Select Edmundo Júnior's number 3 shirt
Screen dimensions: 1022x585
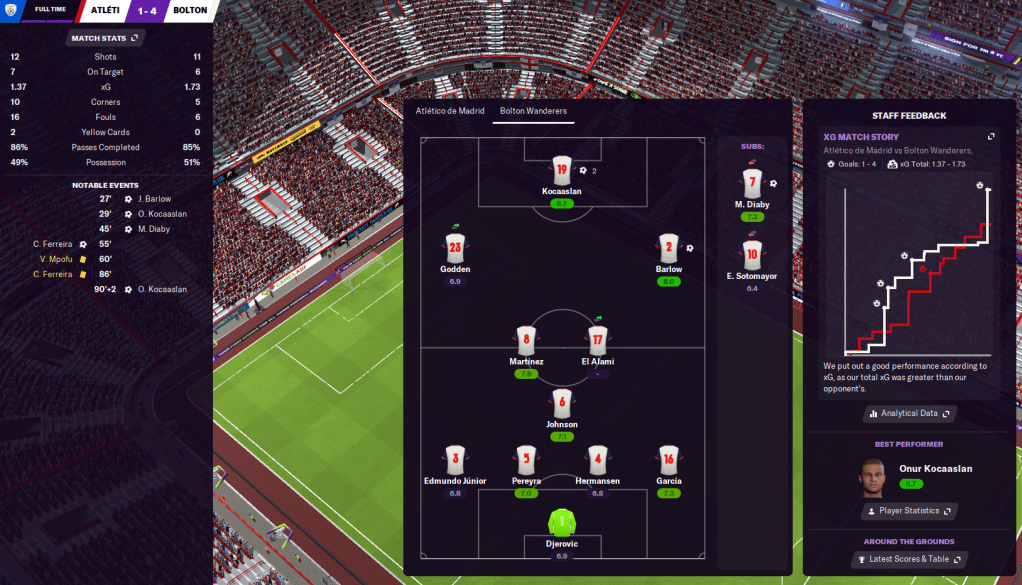455,460
